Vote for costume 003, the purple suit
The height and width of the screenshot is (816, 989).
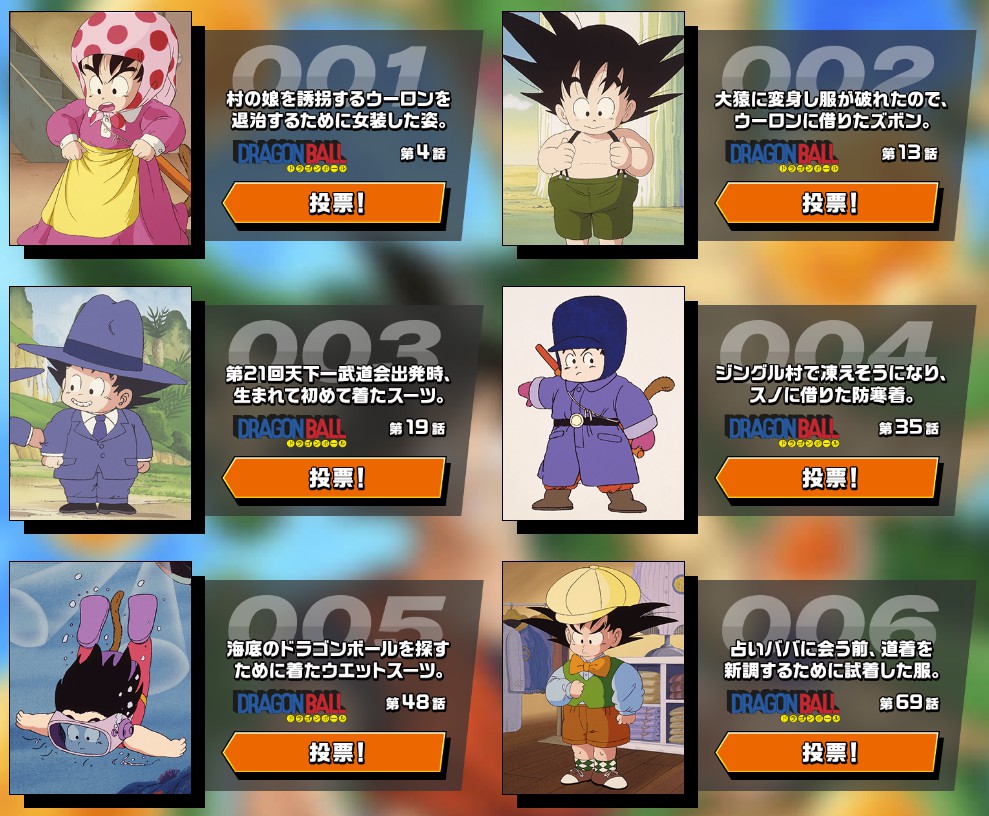335,478
